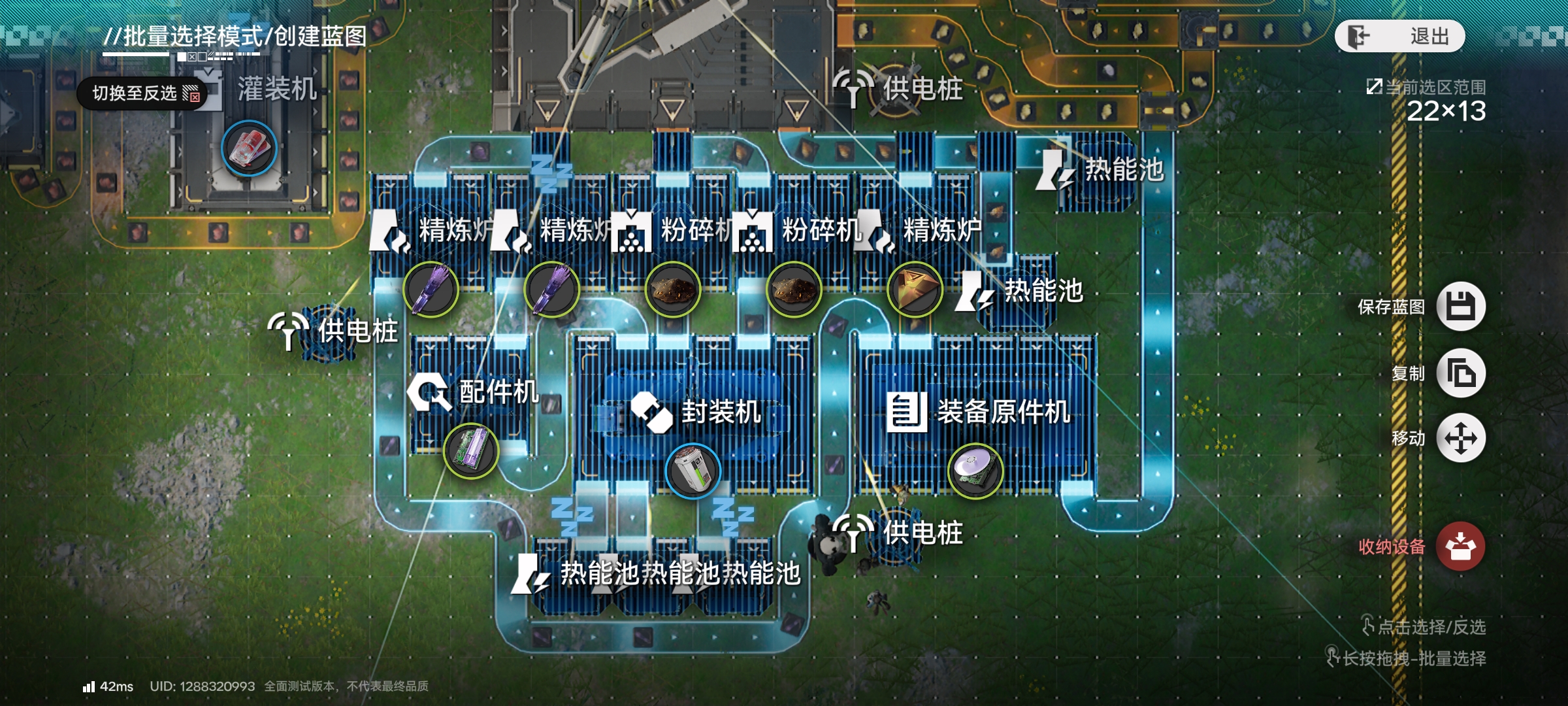Copy the selection with 复制
The width and height of the screenshot is (1568, 706).
point(1461,373)
